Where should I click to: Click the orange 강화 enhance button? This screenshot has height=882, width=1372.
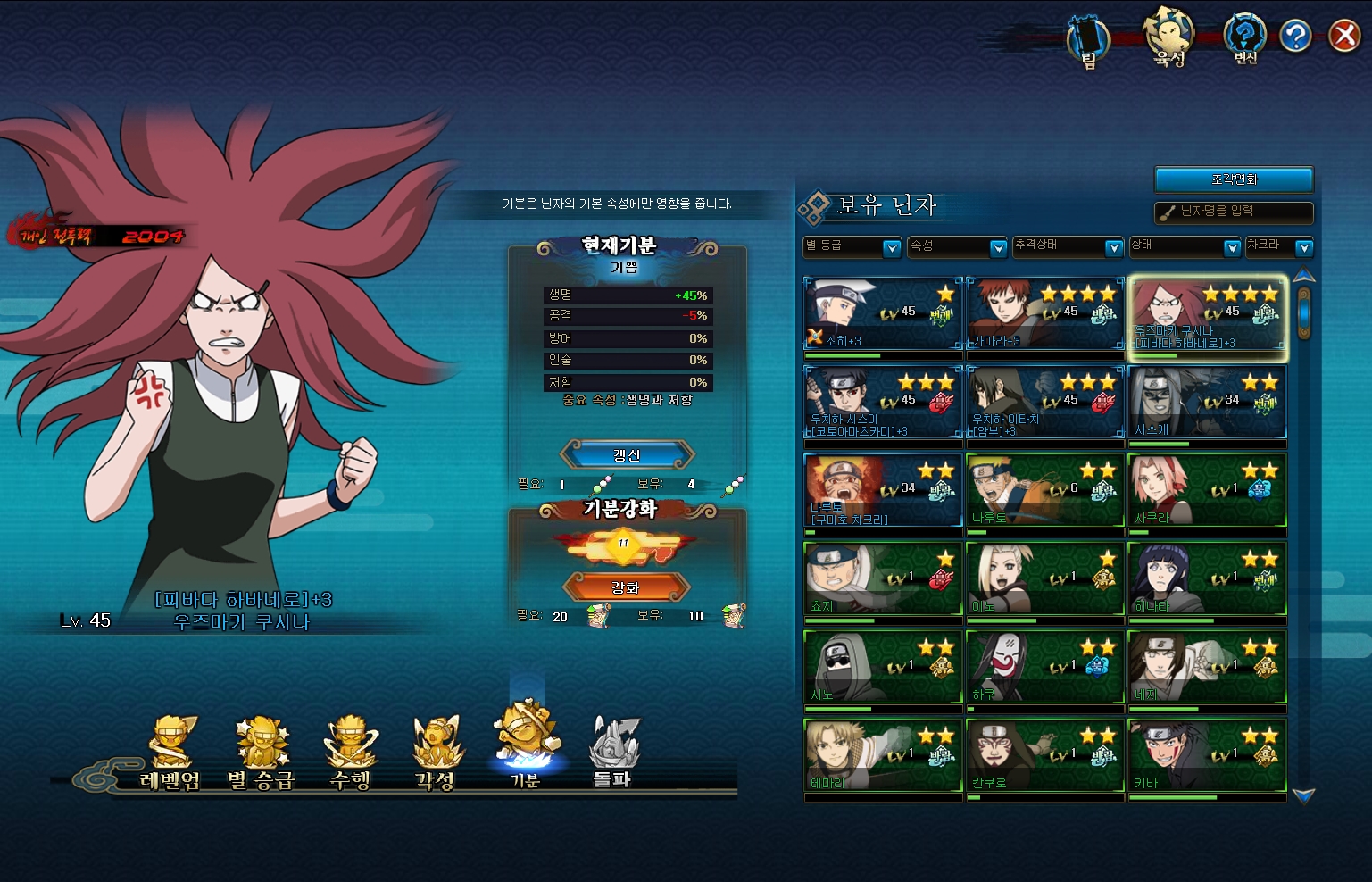tap(626, 587)
